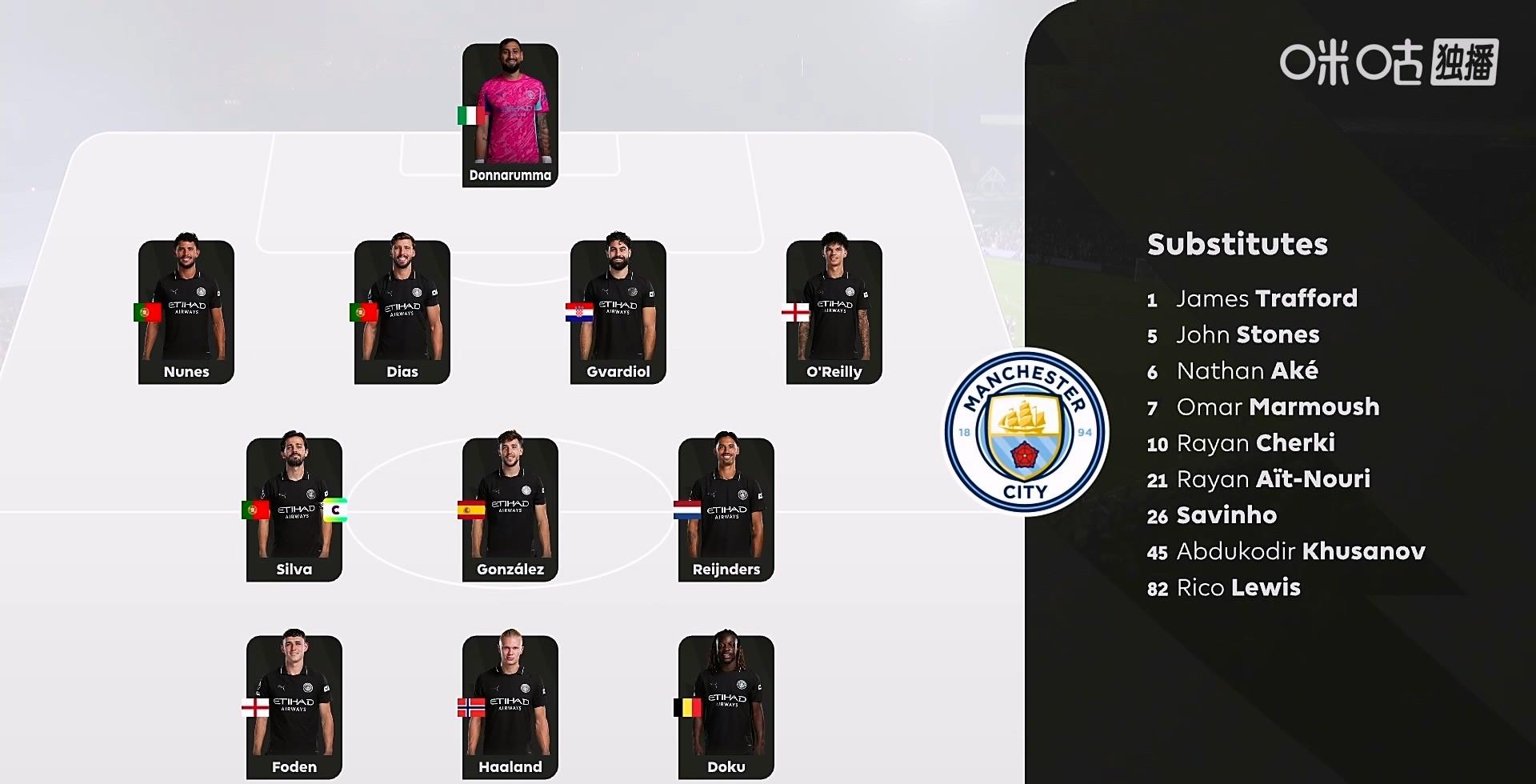Image resolution: width=1536 pixels, height=784 pixels.
Task: Select the González midfielder card
Action: [510, 510]
